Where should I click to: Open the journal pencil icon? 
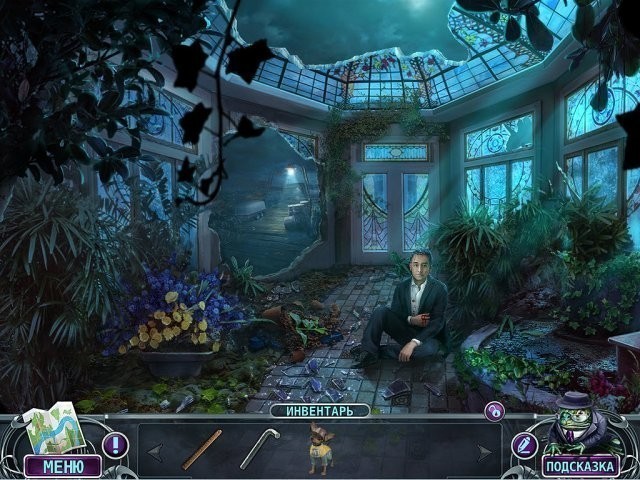pos(524,444)
